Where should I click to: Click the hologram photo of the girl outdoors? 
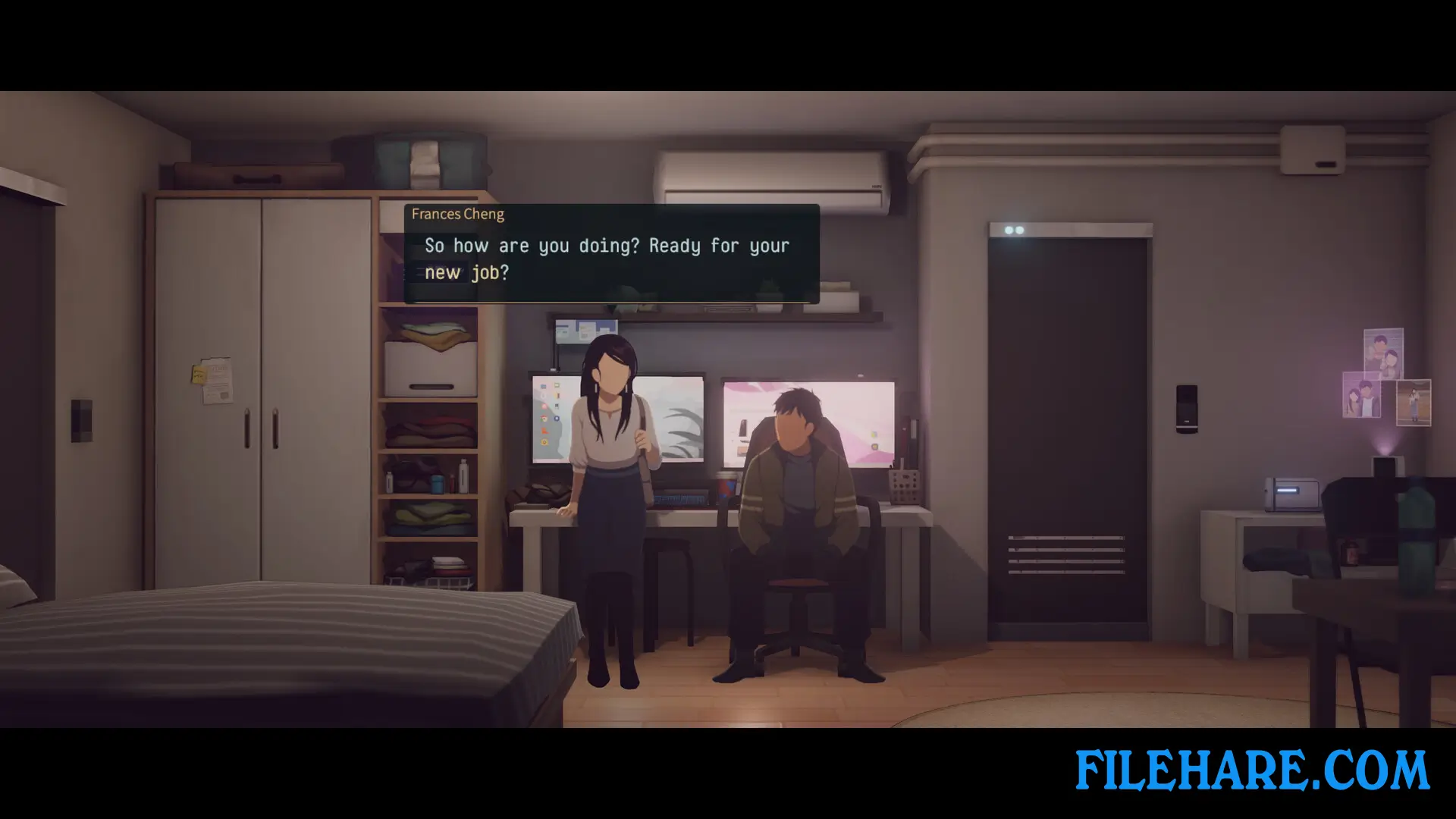[x=1413, y=402]
